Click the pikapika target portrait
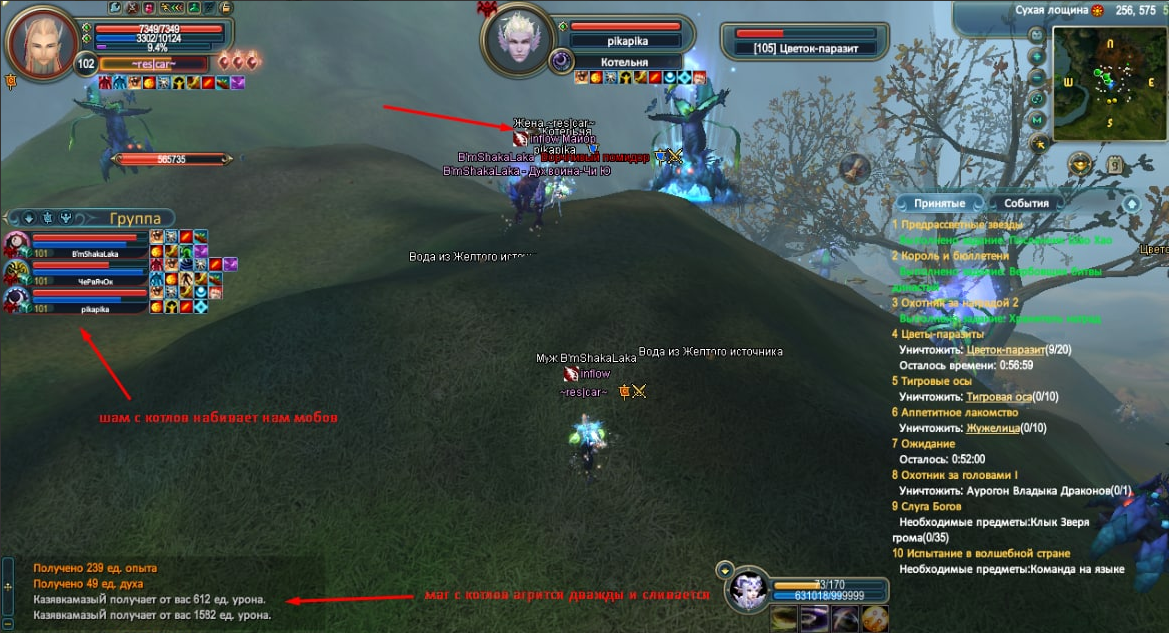 point(520,40)
